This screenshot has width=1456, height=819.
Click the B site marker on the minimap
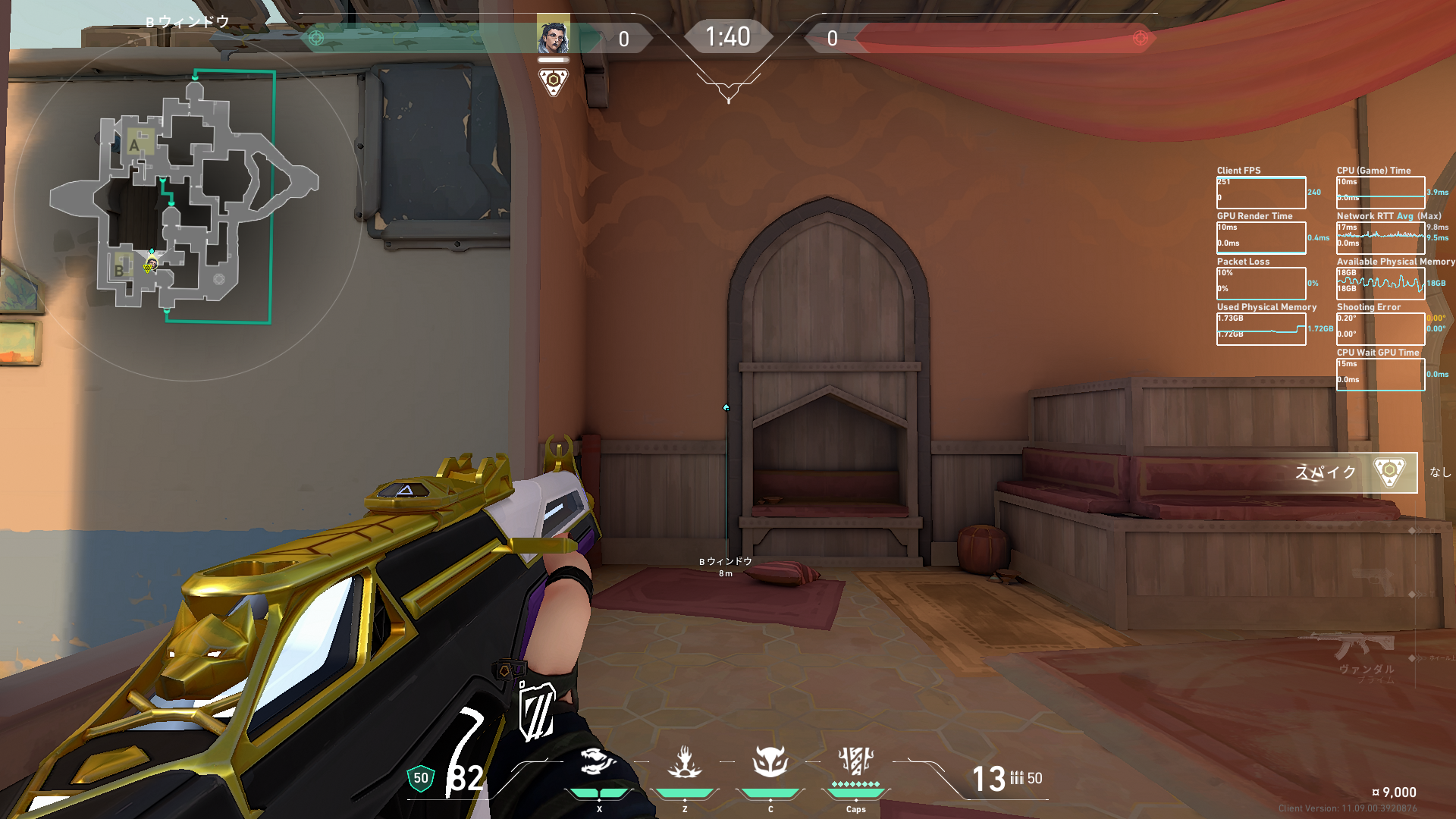[120, 270]
